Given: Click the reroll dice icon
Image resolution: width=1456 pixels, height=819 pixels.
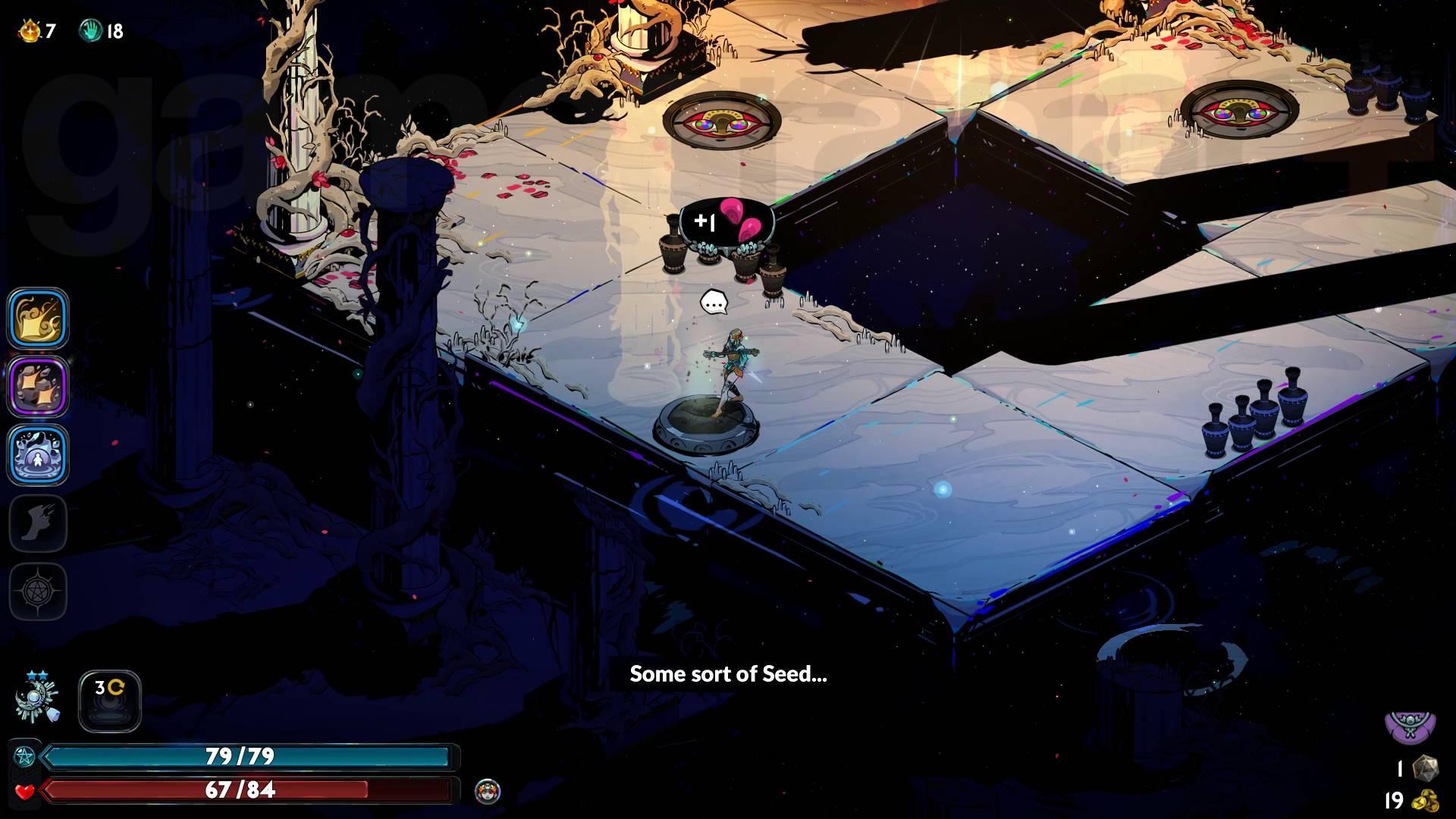Looking at the screenshot, I should [x=1426, y=767].
